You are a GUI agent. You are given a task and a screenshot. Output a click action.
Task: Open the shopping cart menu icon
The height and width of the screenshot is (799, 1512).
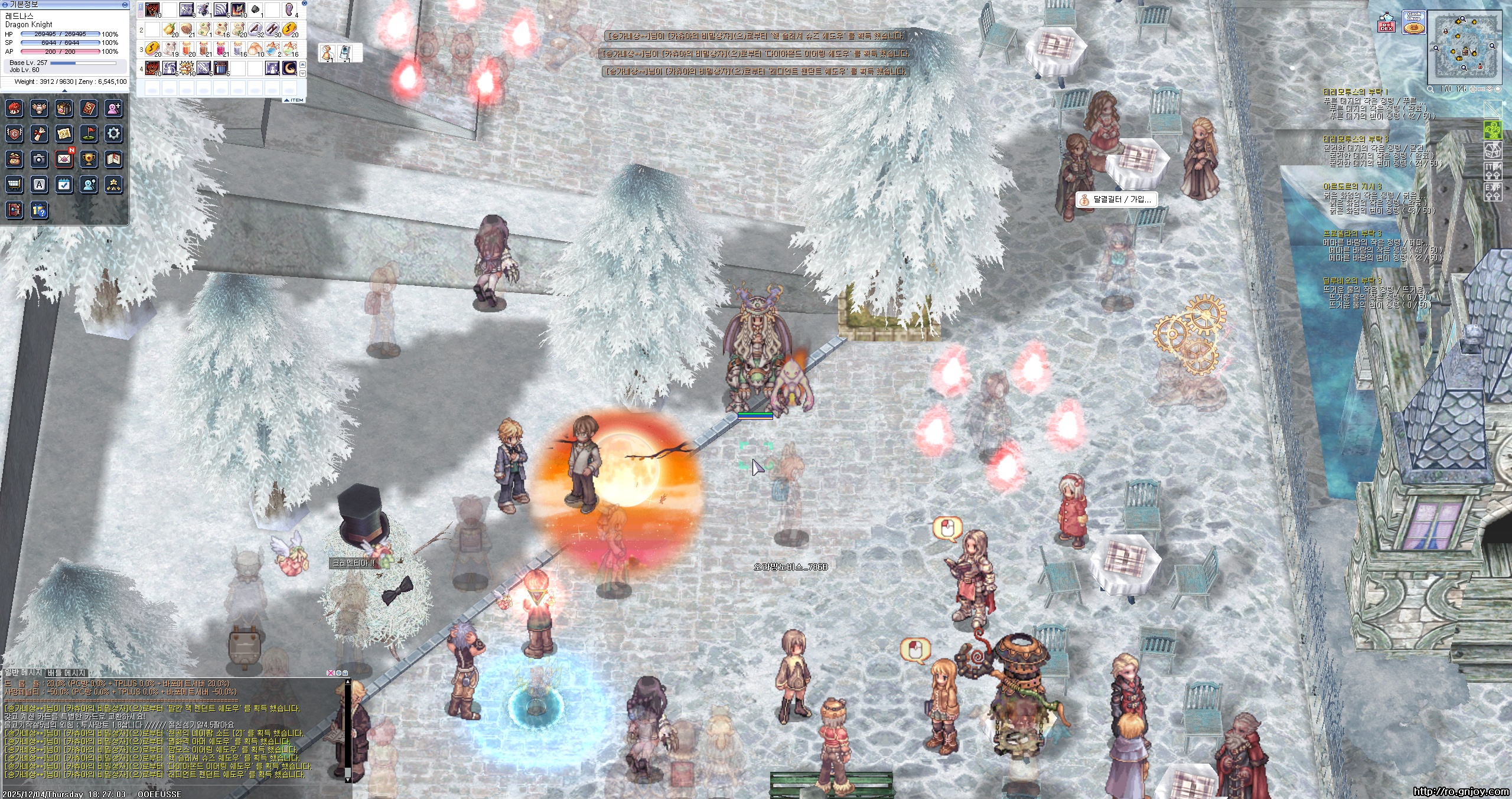[14, 185]
